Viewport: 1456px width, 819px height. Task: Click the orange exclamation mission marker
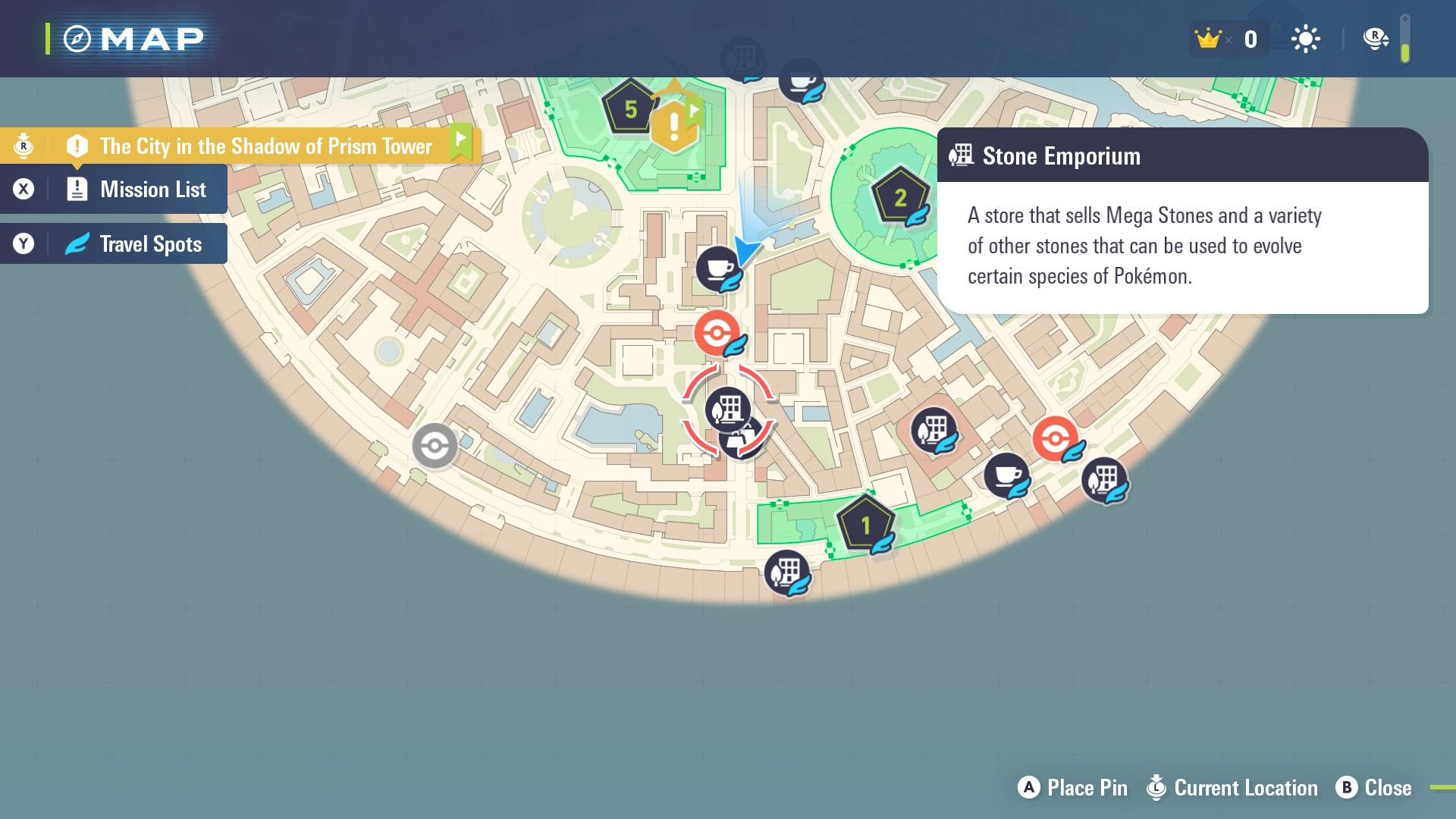[x=673, y=127]
